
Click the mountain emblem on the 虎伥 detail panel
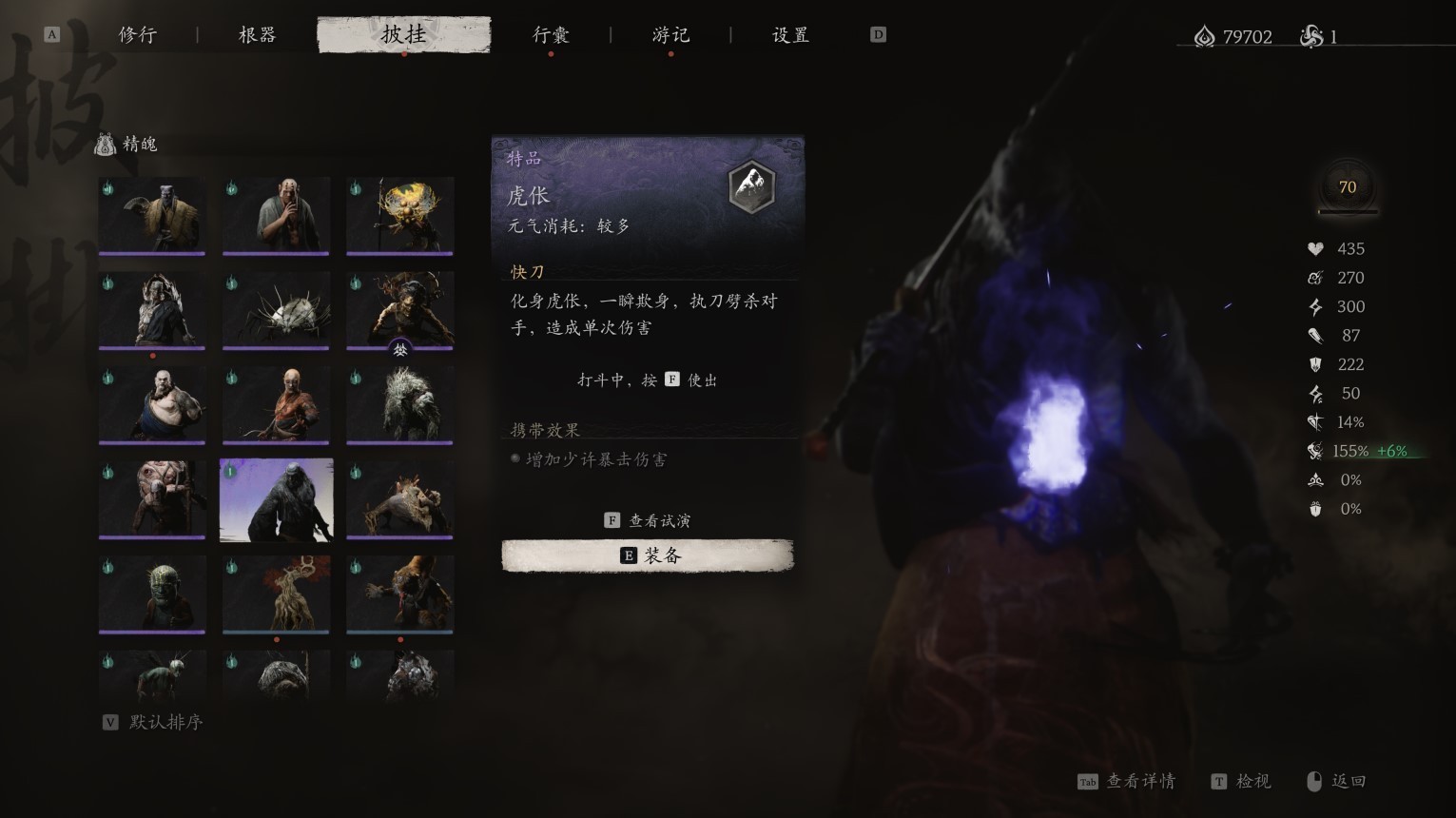click(x=751, y=187)
